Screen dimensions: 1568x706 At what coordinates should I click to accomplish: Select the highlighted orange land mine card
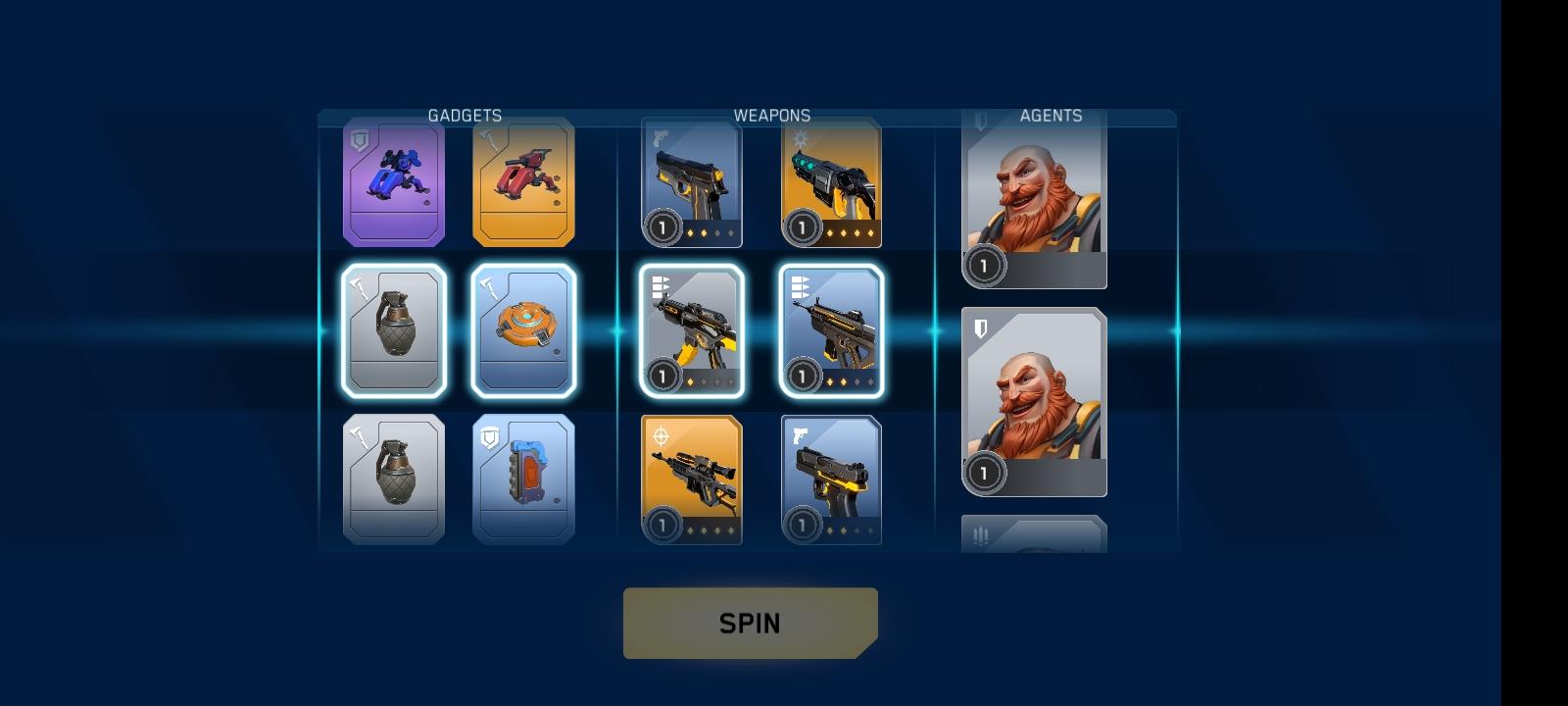(x=522, y=330)
